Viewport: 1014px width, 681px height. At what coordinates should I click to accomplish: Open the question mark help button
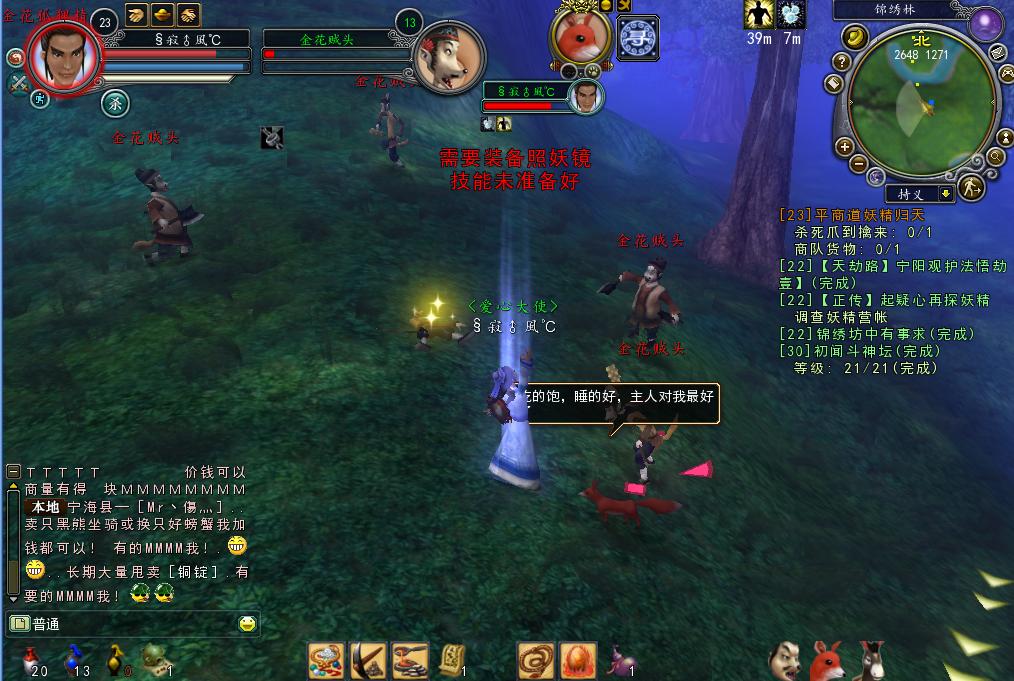tap(842, 62)
